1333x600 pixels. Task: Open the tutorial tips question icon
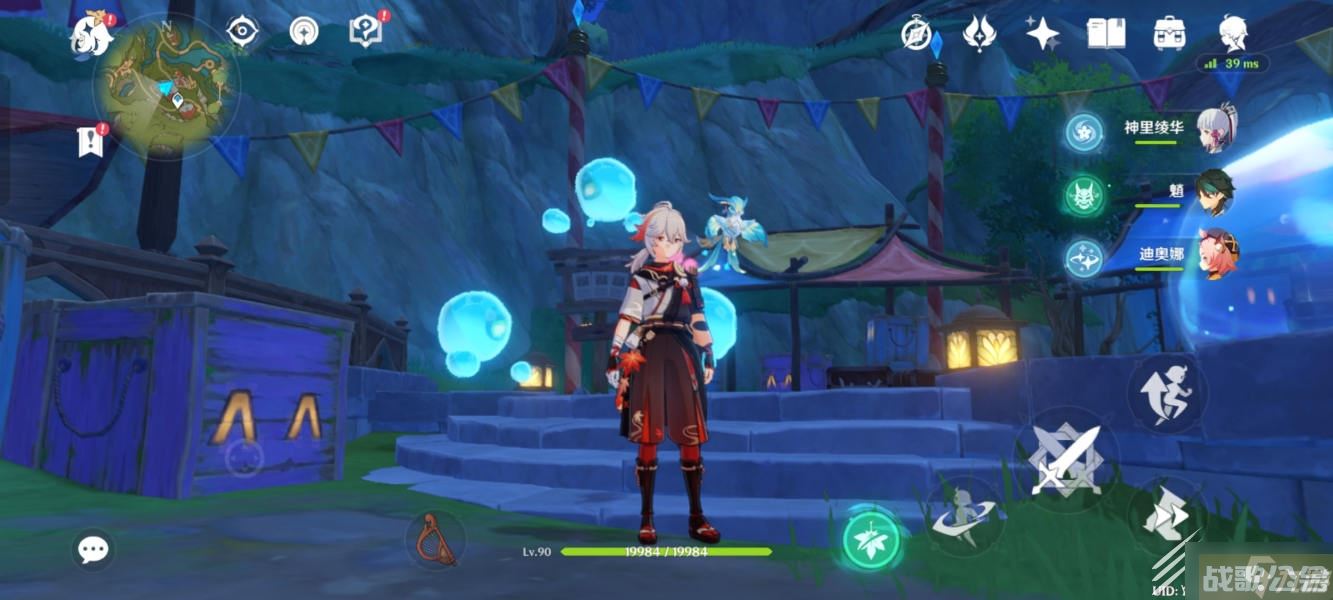tap(366, 32)
